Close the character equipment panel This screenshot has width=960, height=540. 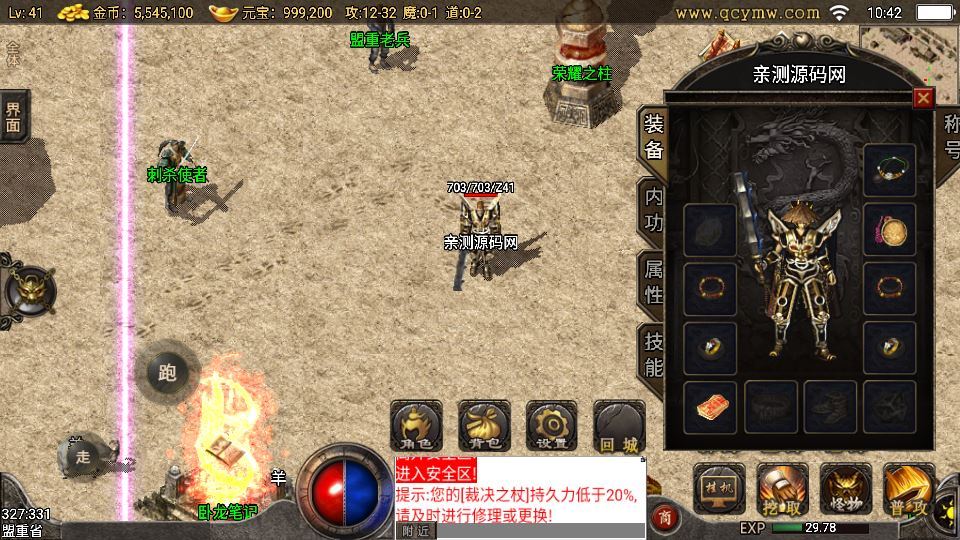[x=923, y=98]
